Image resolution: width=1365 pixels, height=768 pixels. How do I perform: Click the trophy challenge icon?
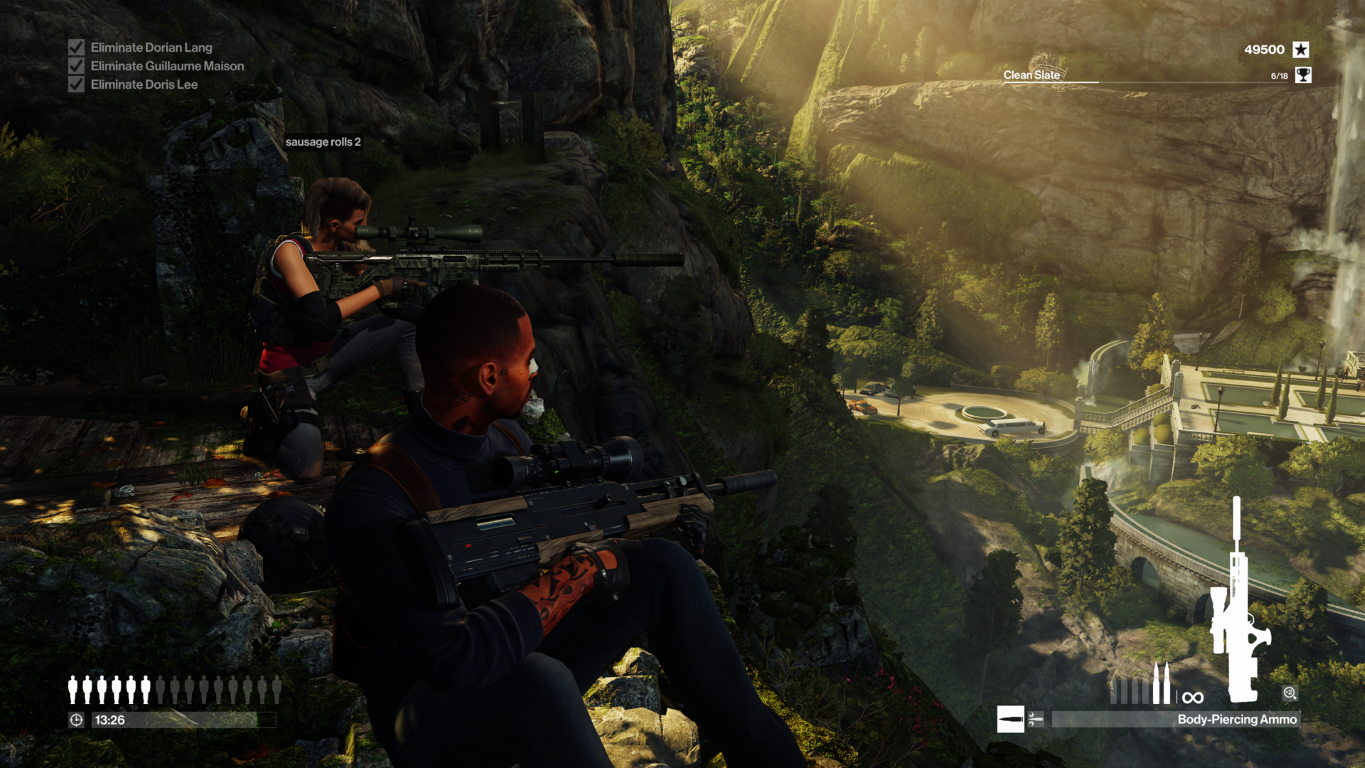pyautogui.click(x=1303, y=75)
